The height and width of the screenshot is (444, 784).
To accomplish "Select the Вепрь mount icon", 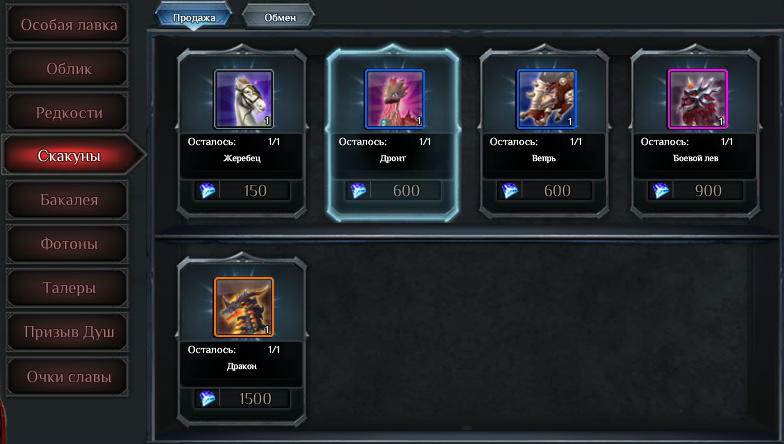I will pos(546,99).
